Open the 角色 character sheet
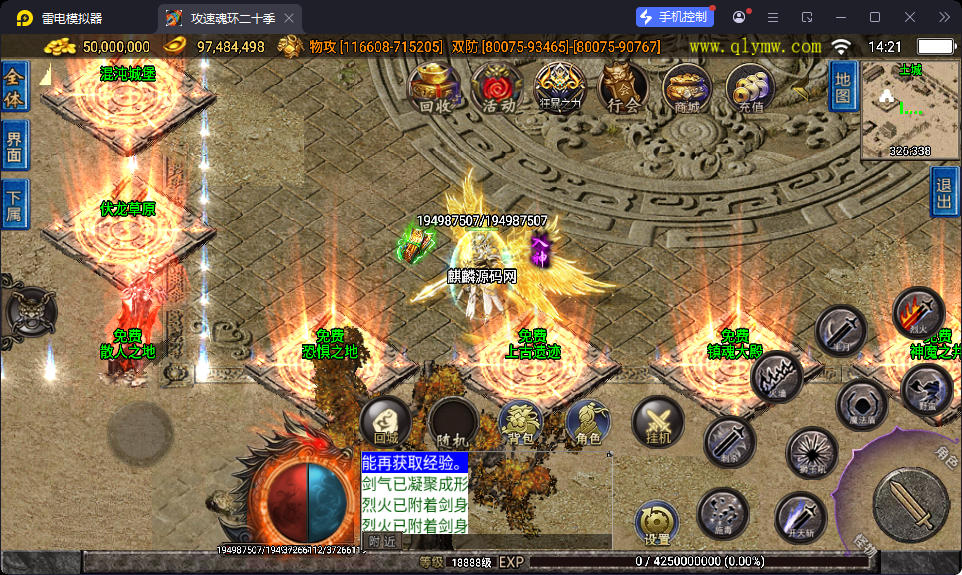Viewport: 962px width, 575px height. (x=588, y=421)
